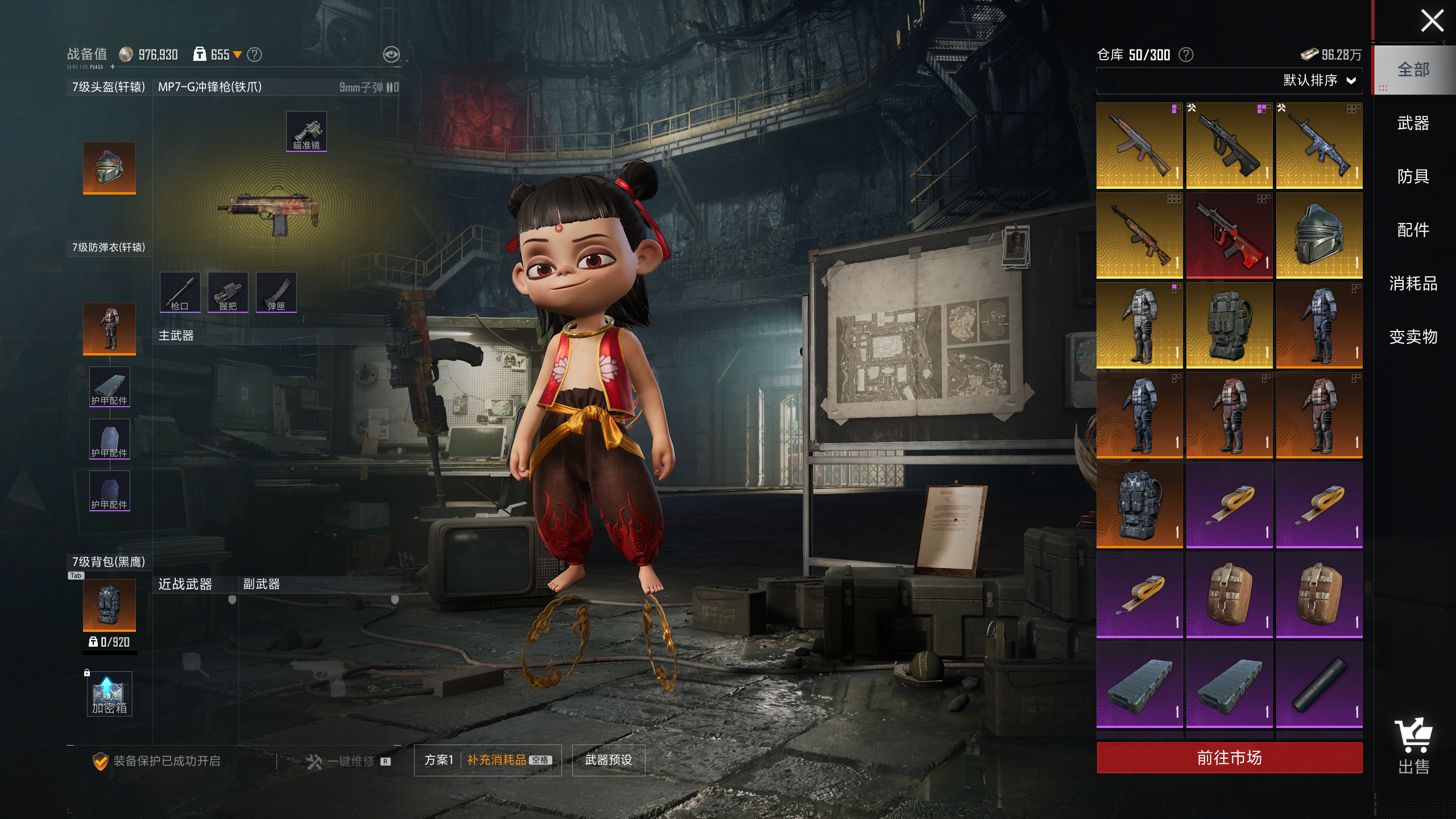This screenshot has width=1456, height=819.
Task: Pick the red rifle in the warehouse
Action: (1229, 235)
